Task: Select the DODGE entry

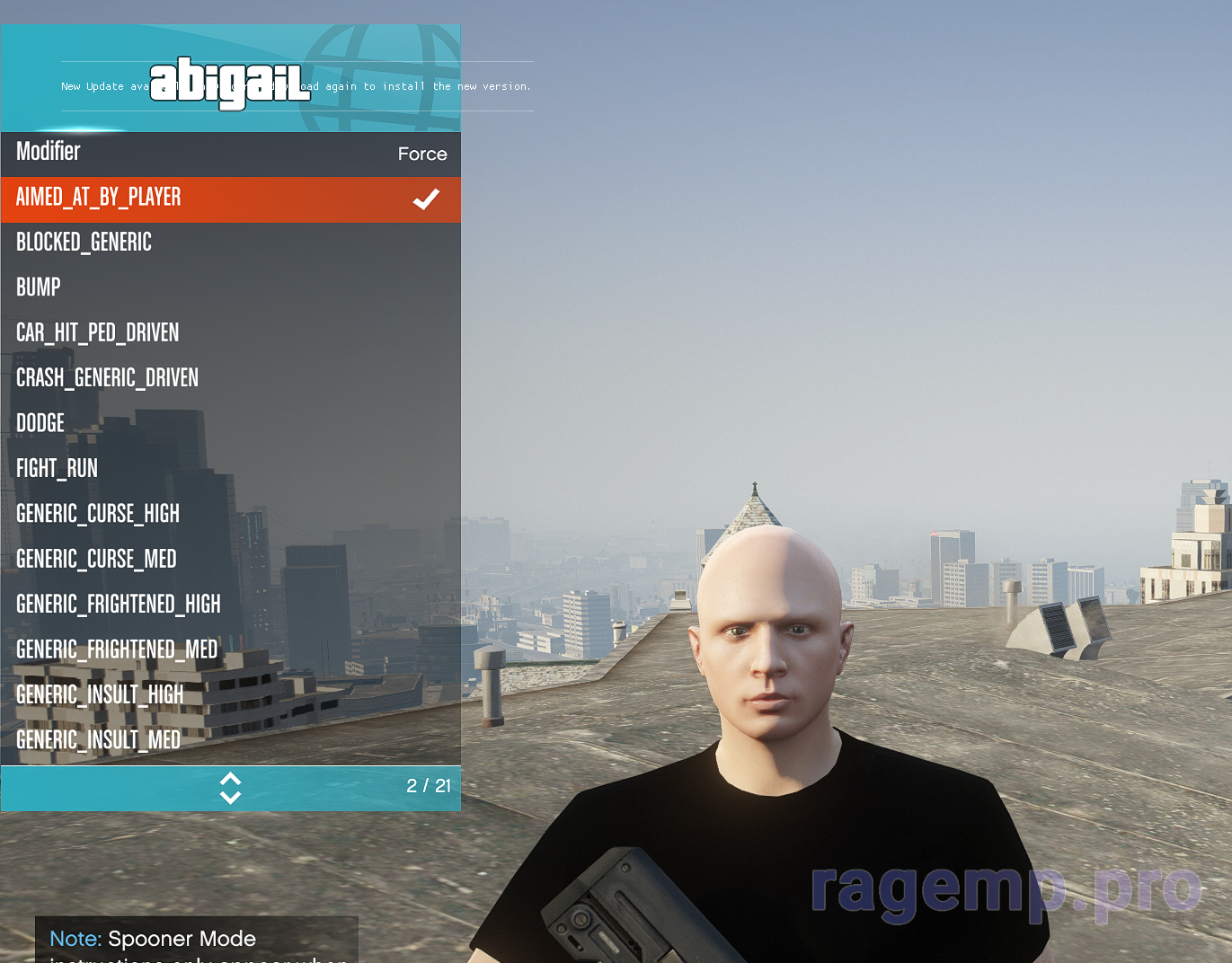Action: click(x=230, y=424)
